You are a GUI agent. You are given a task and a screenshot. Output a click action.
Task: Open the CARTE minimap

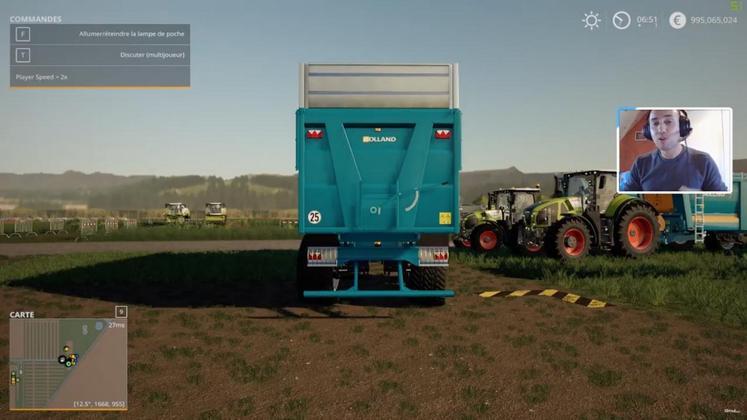pyautogui.click(x=68, y=364)
